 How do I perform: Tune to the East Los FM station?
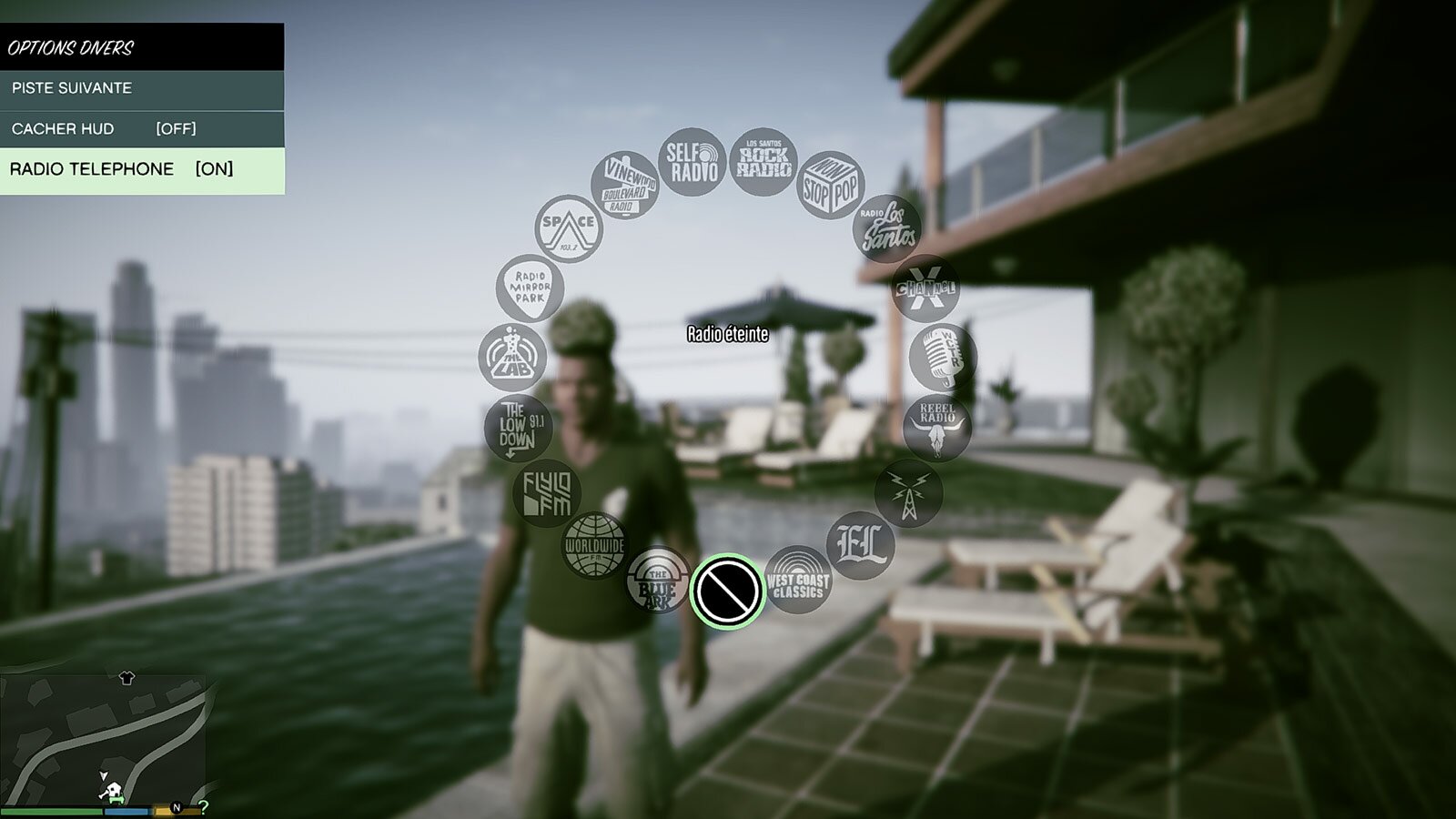860,545
